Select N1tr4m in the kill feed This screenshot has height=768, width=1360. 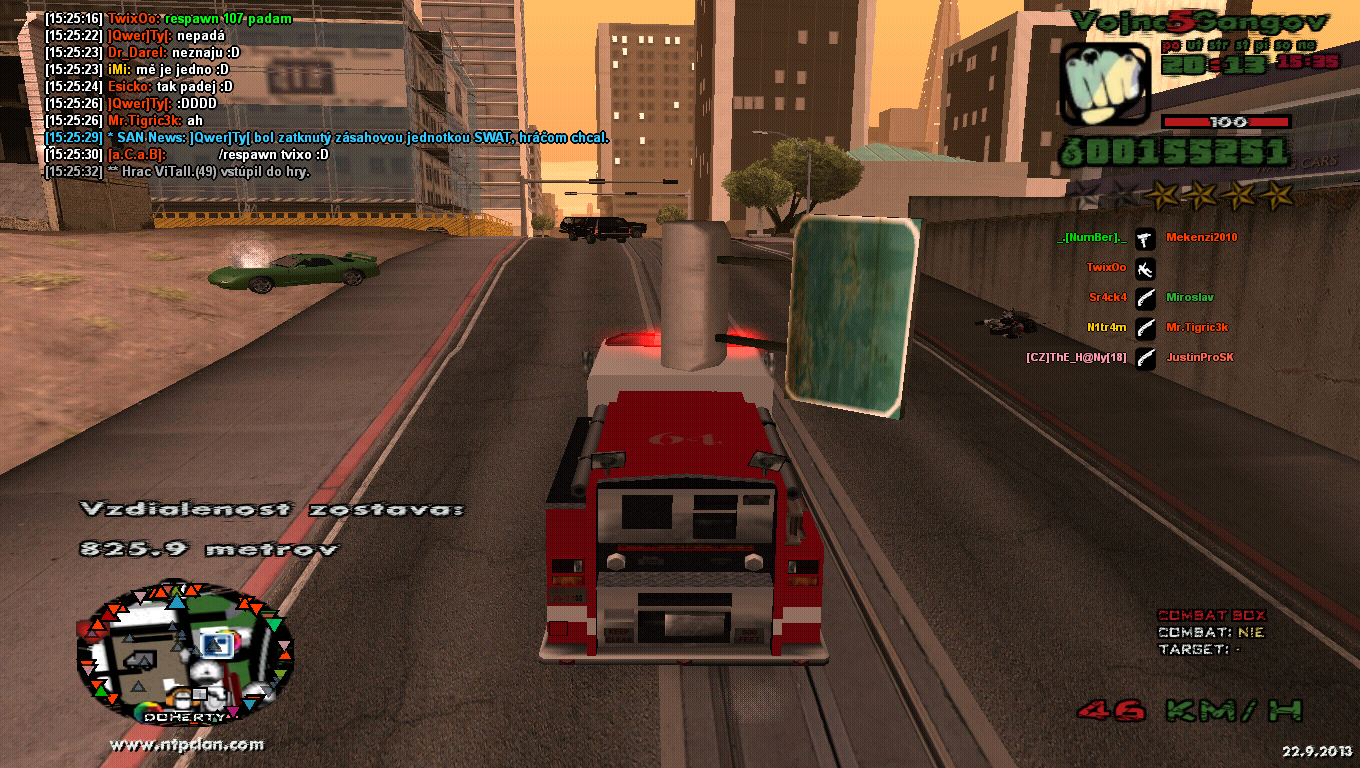[1107, 328]
